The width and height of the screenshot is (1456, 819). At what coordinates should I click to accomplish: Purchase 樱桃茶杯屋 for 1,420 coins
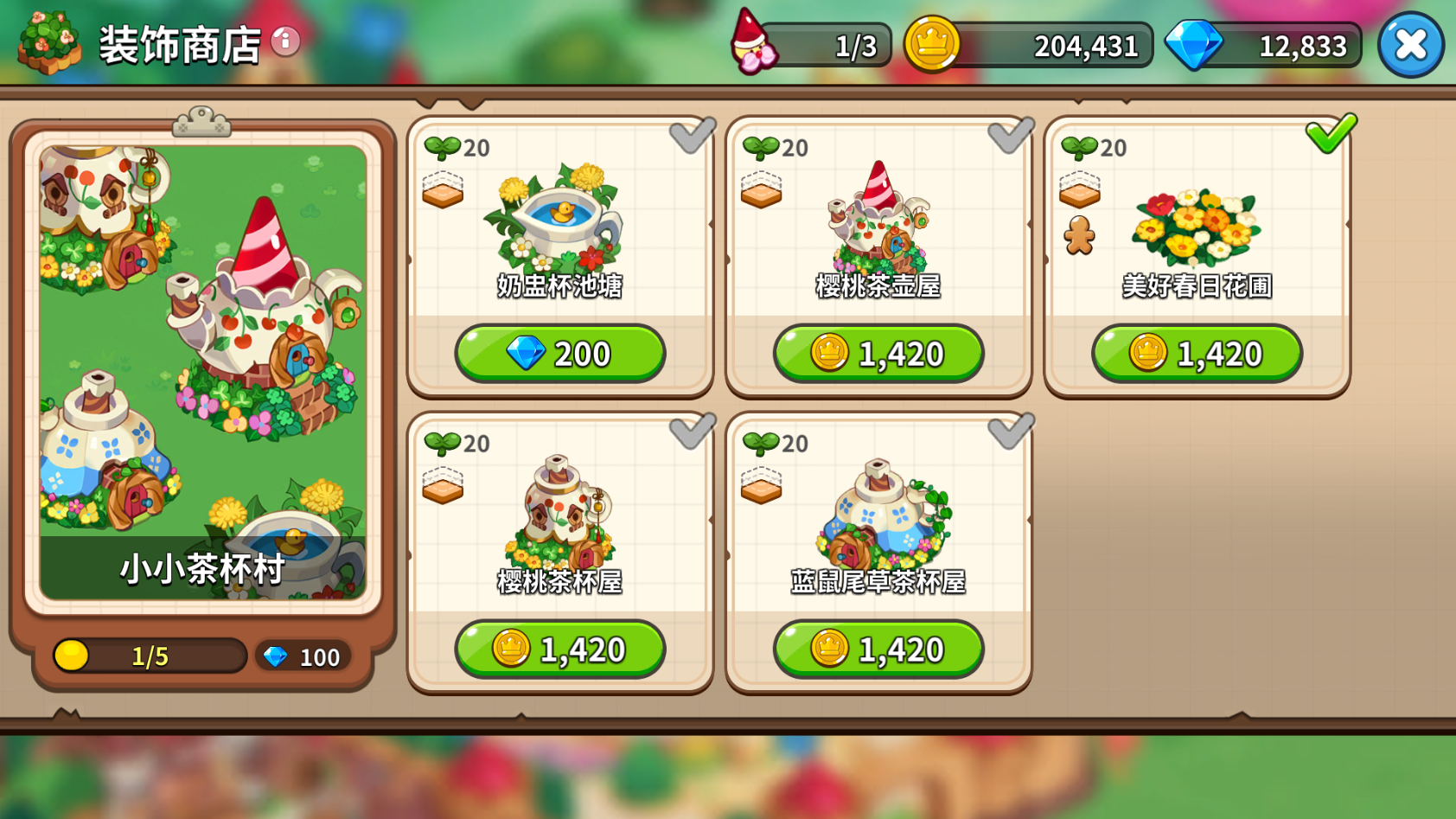coord(560,649)
